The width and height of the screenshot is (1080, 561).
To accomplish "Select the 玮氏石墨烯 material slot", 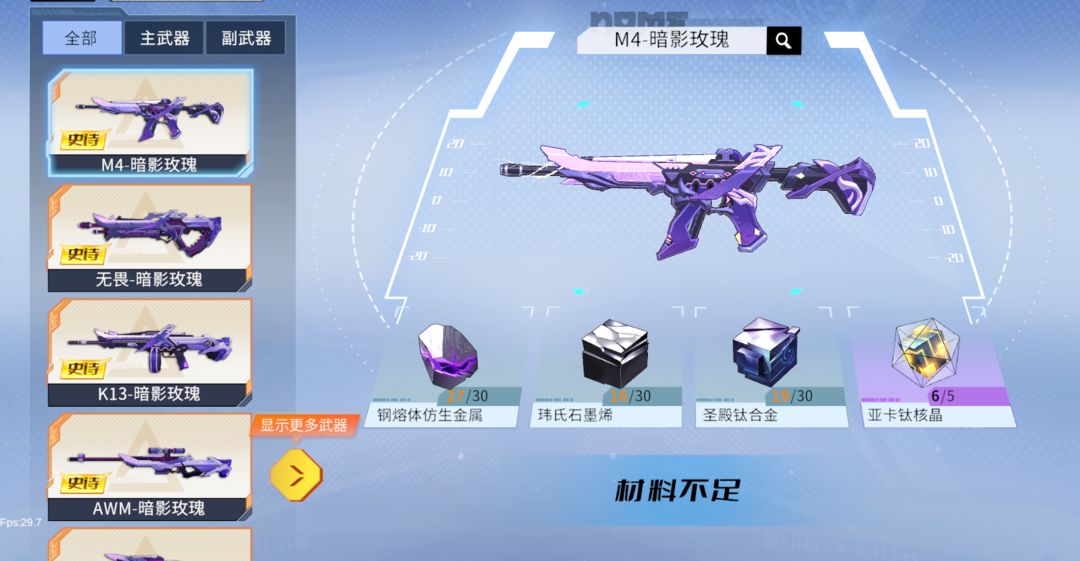I will (607, 373).
